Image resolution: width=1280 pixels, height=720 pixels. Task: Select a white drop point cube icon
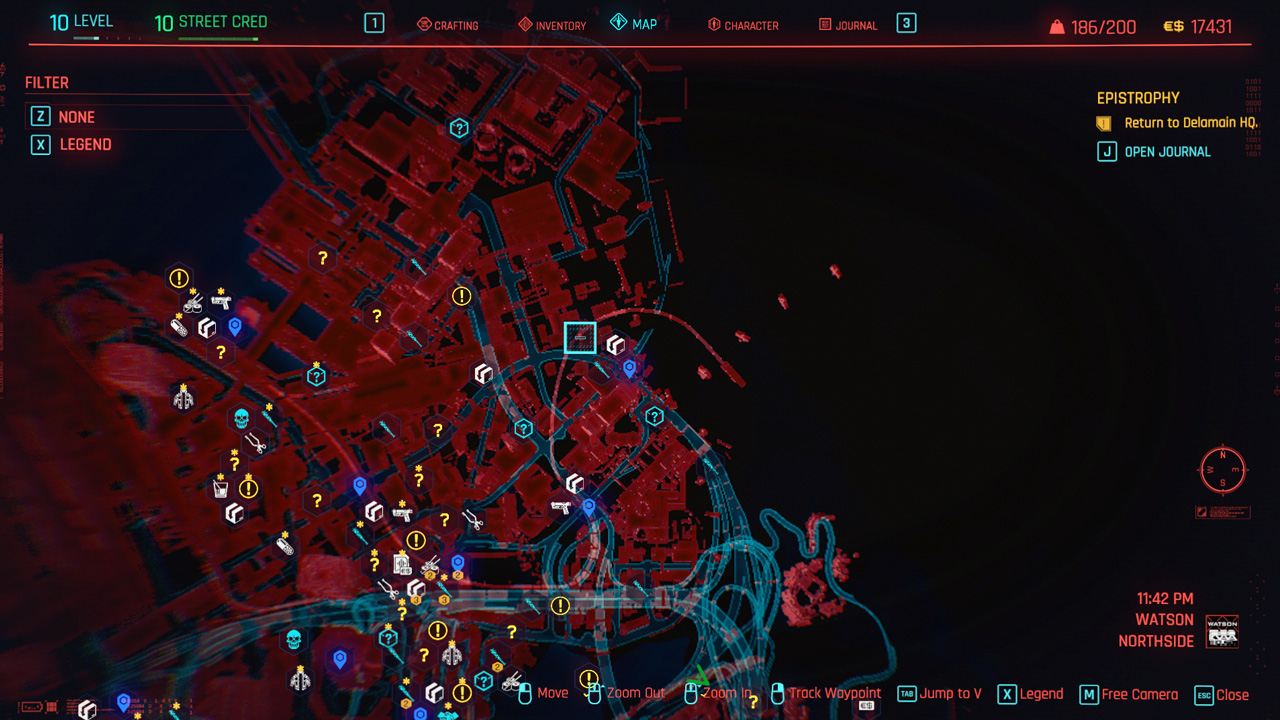tap(207, 326)
